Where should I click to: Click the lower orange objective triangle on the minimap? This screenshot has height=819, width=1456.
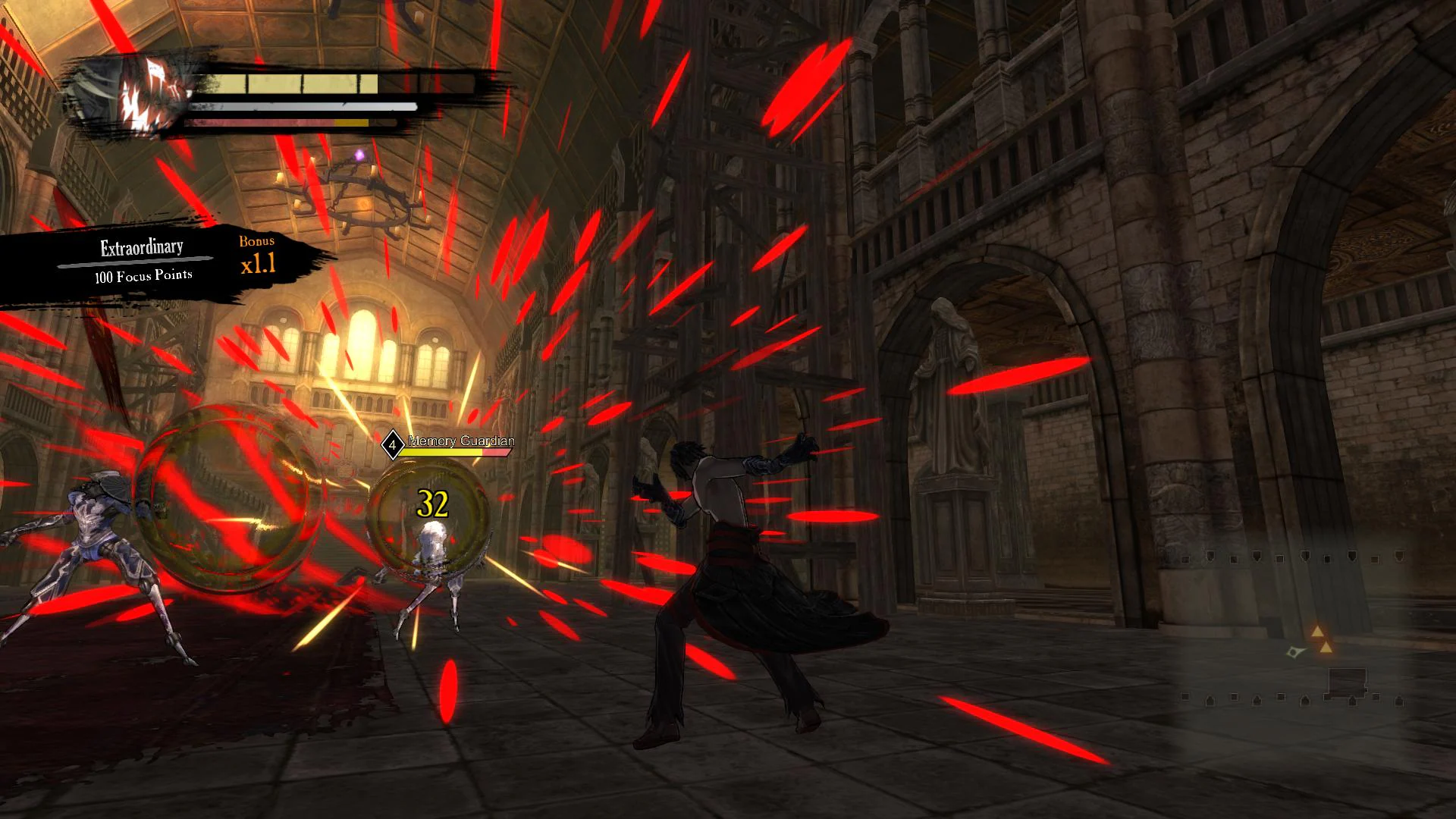pos(1326,648)
